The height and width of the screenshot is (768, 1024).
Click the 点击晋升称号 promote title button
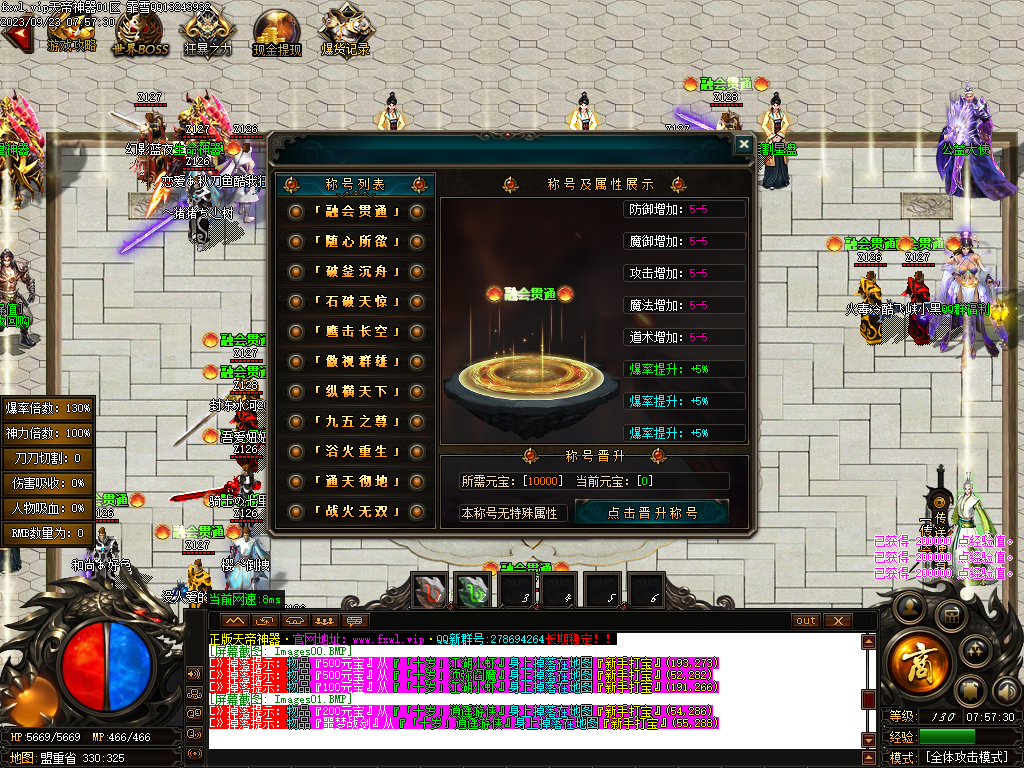652,513
